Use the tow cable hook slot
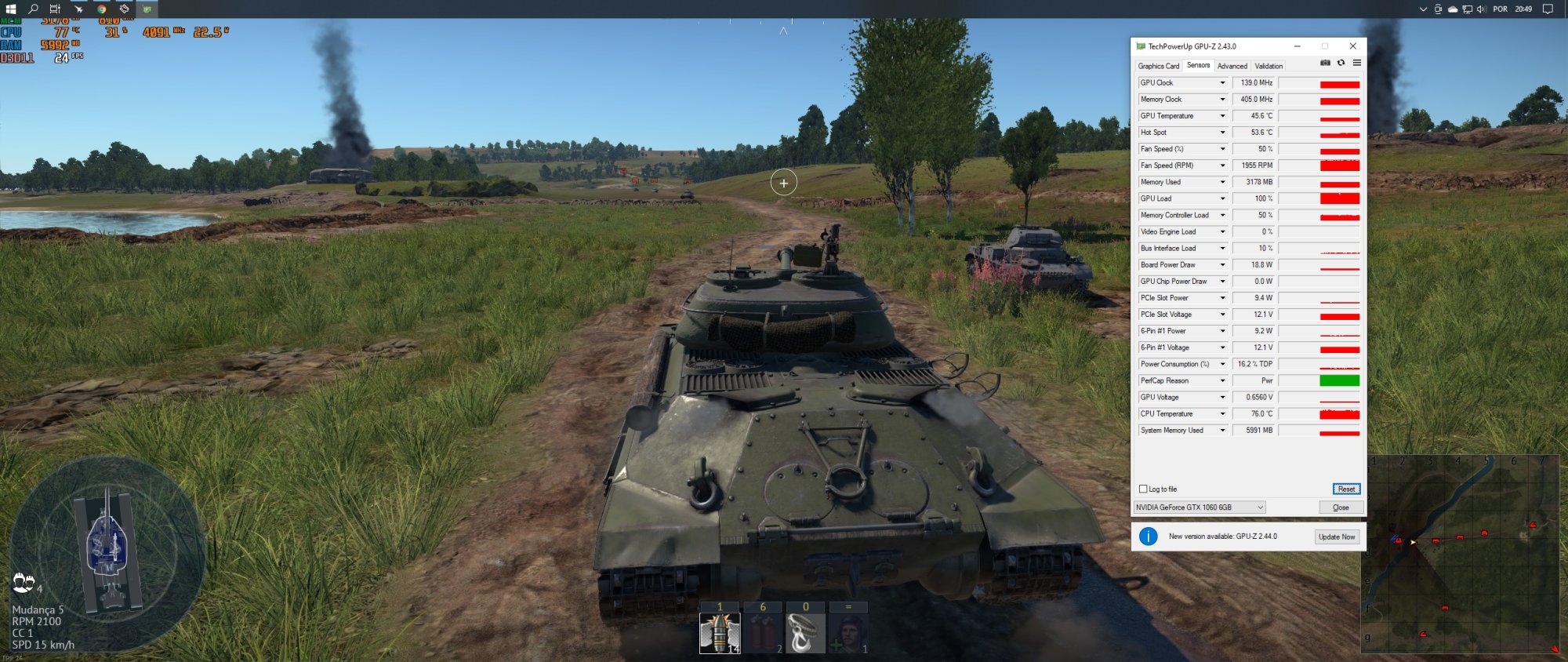The image size is (1568, 662). (x=805, y=632)
